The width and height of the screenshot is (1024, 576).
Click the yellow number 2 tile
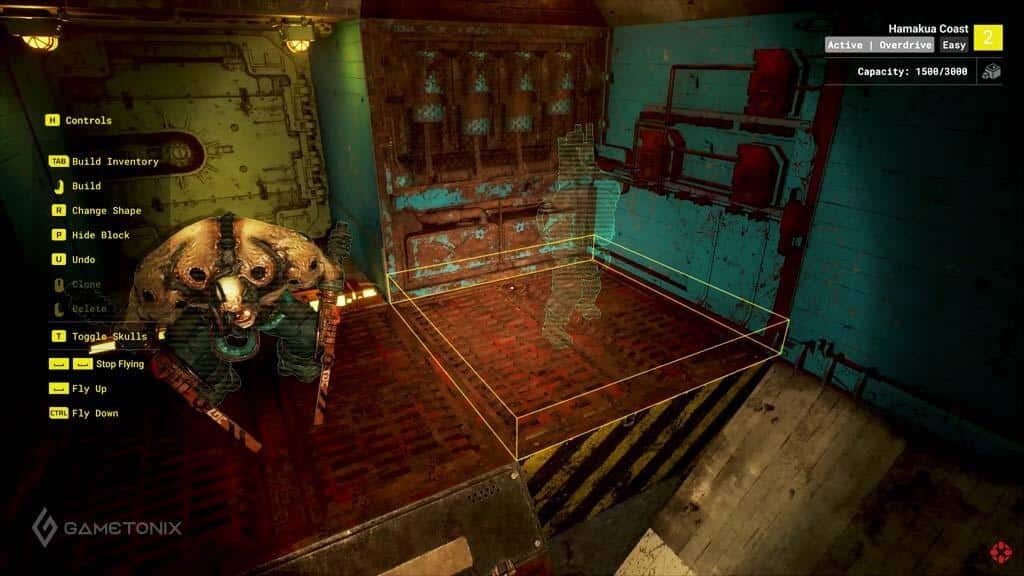988,37
